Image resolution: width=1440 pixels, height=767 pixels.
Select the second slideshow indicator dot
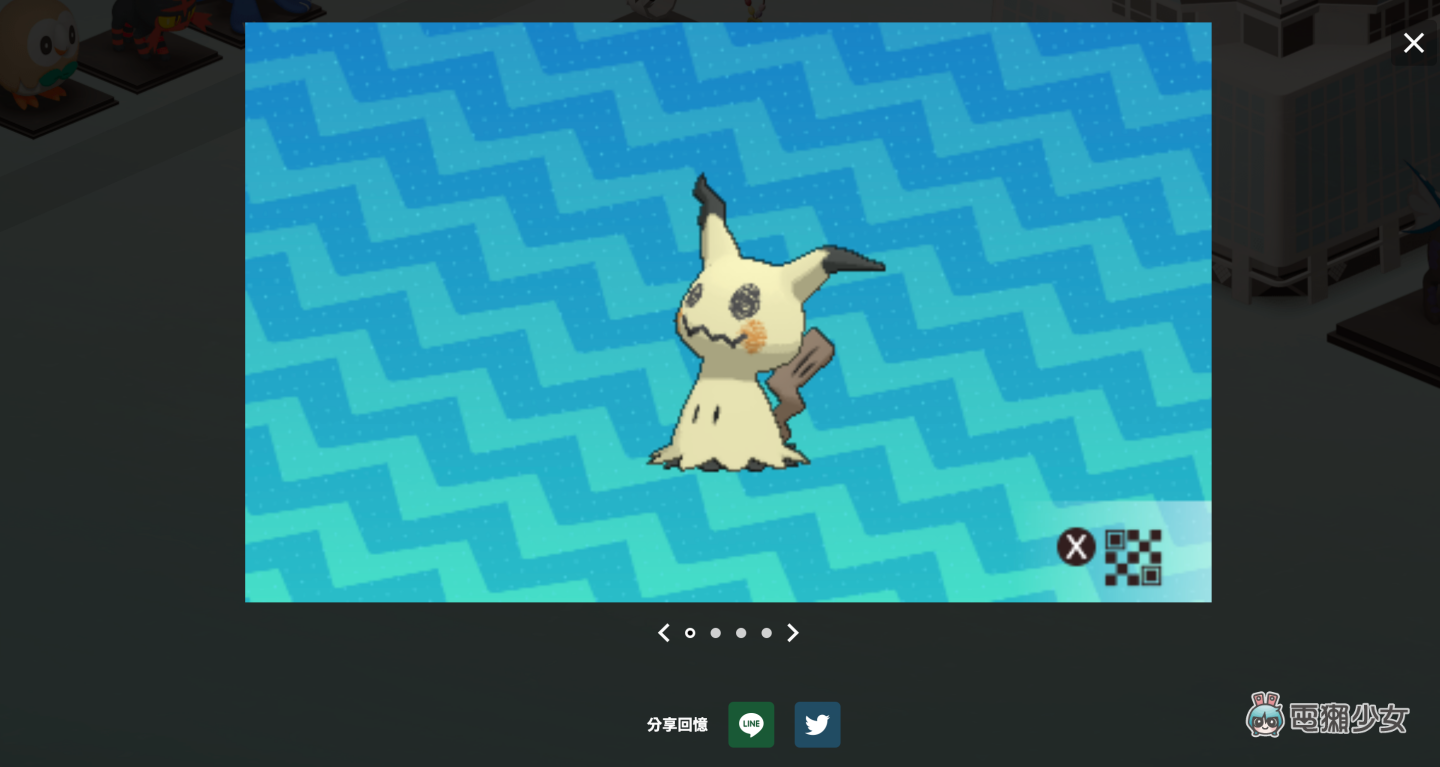click(715, 633)
